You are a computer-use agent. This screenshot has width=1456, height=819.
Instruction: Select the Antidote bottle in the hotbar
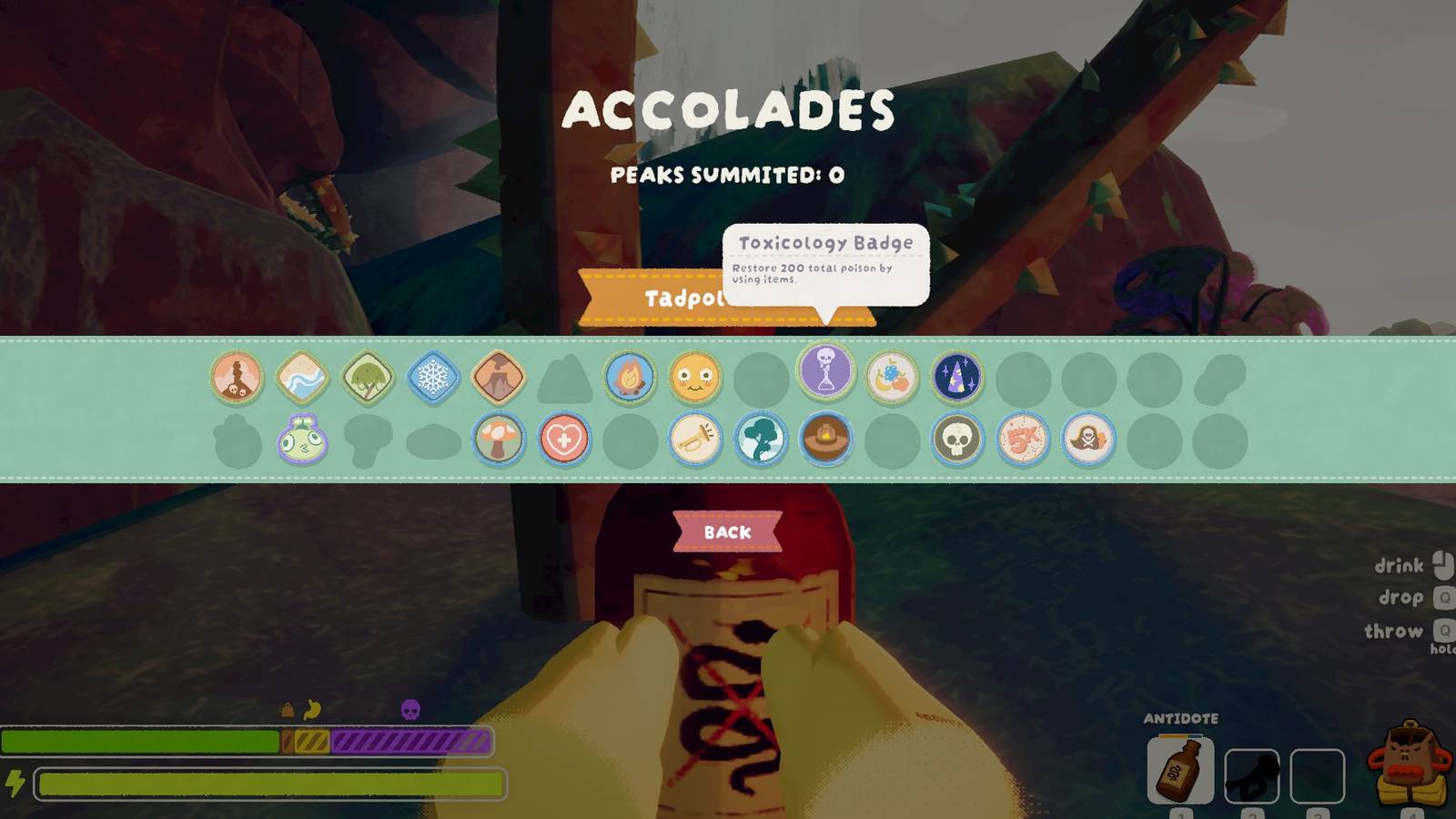pos(1179,769)
